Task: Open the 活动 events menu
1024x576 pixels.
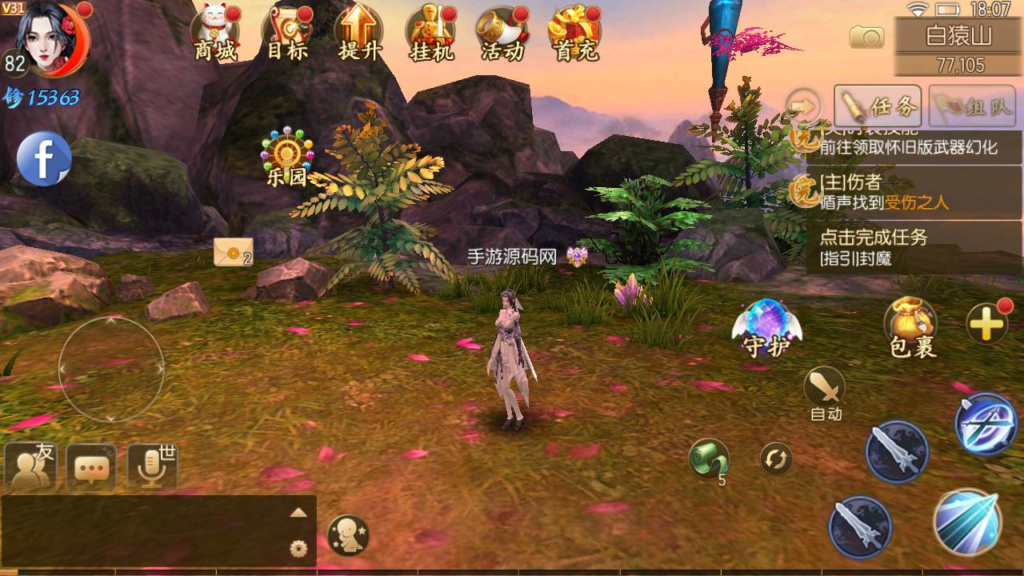Action: [x=501, y=32]
